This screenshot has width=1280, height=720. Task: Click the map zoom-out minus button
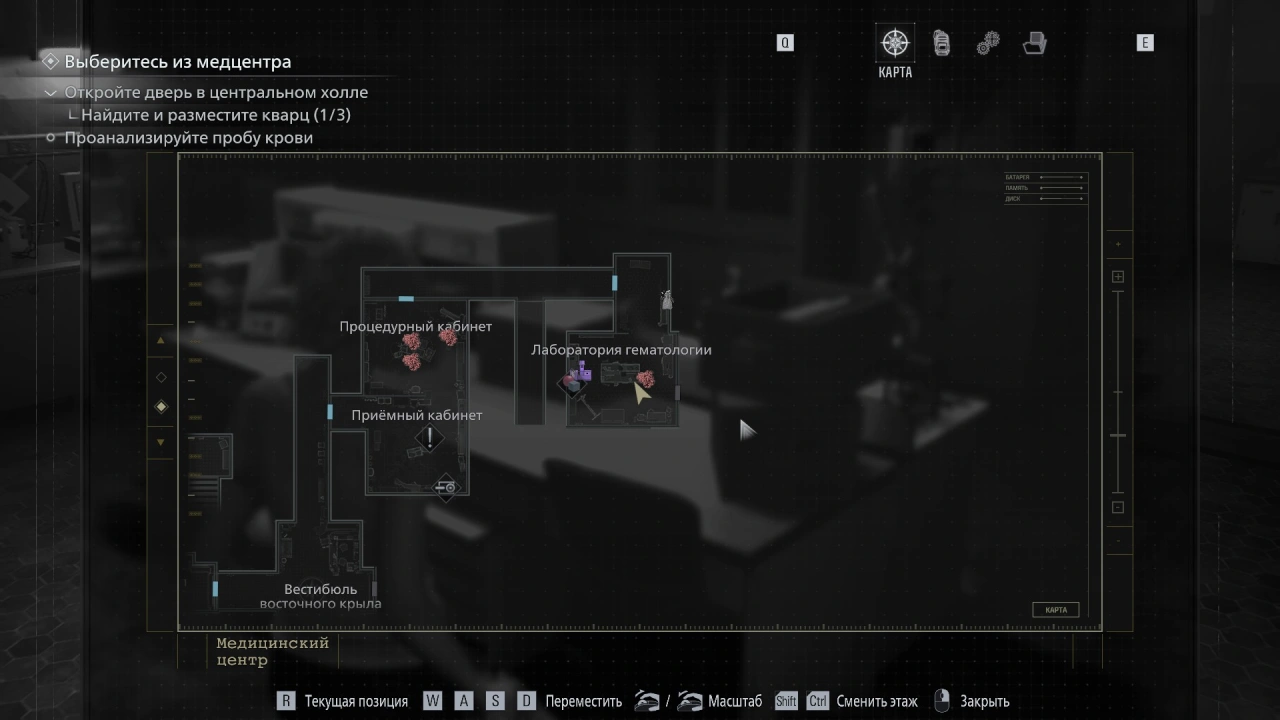(1118, 507)
